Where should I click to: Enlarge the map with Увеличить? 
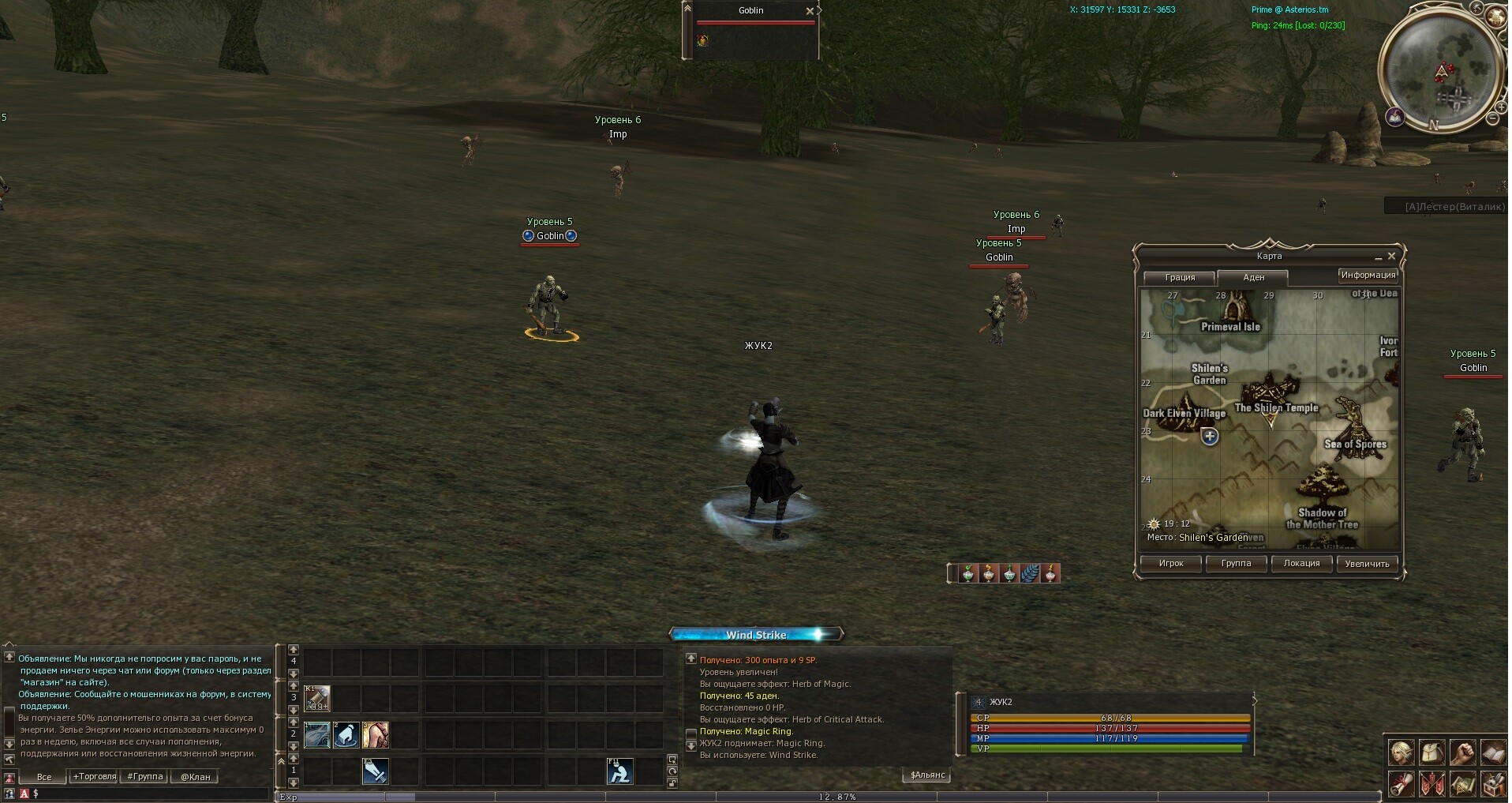pyautogui.click(x=1367, y=564)
